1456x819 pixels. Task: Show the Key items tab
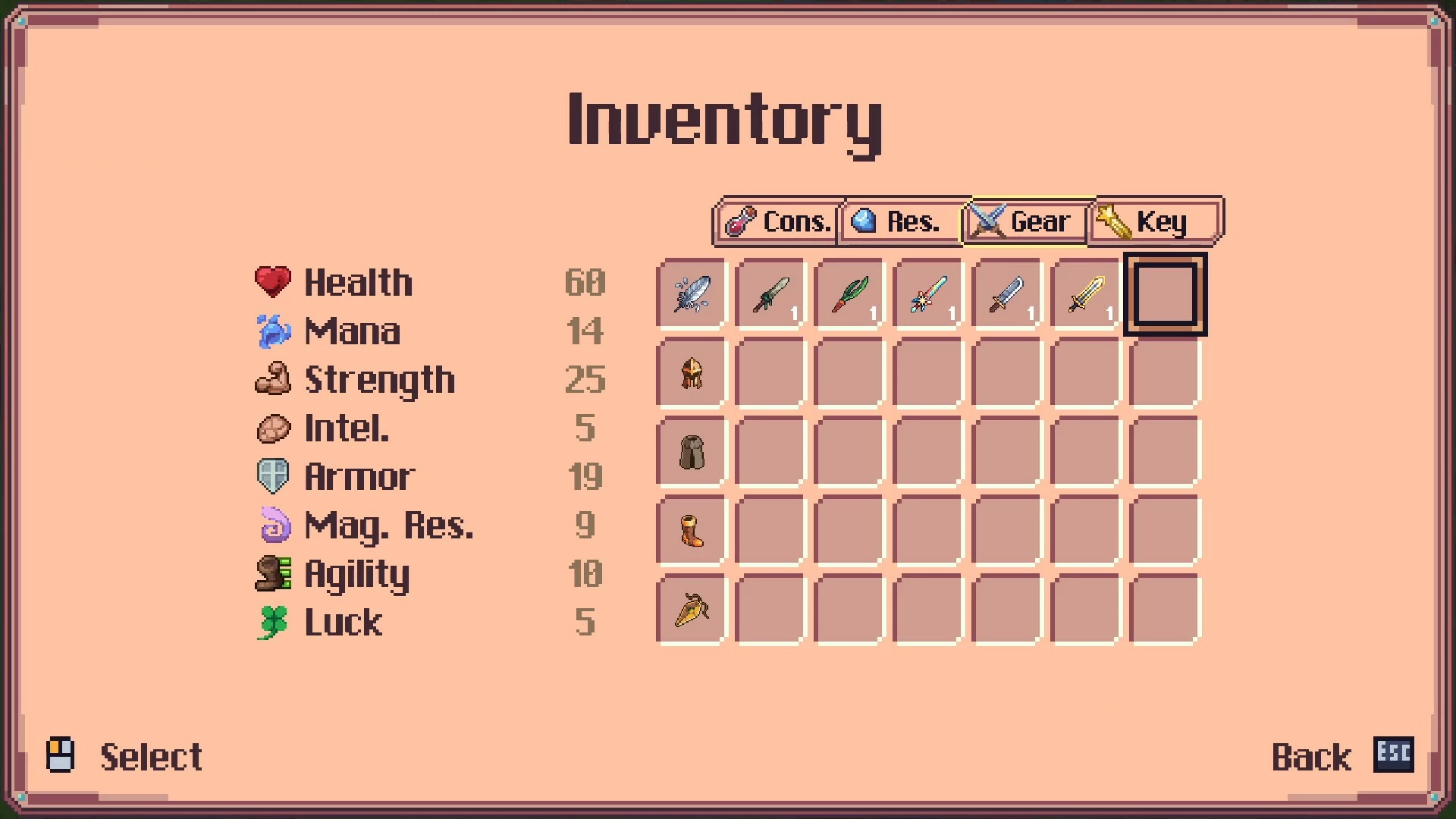click(x=1153, y=221)
